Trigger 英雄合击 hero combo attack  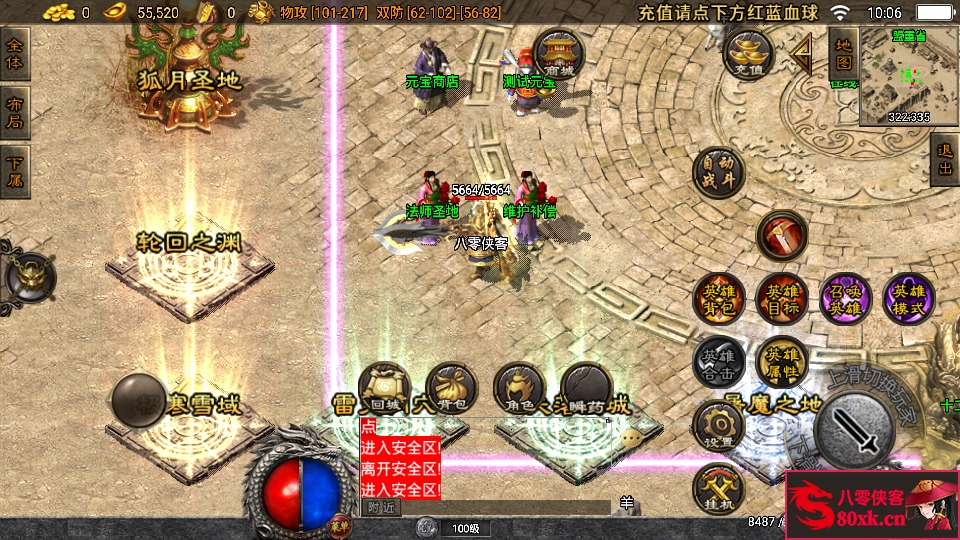pyautogui.click(x=719, y=362)
